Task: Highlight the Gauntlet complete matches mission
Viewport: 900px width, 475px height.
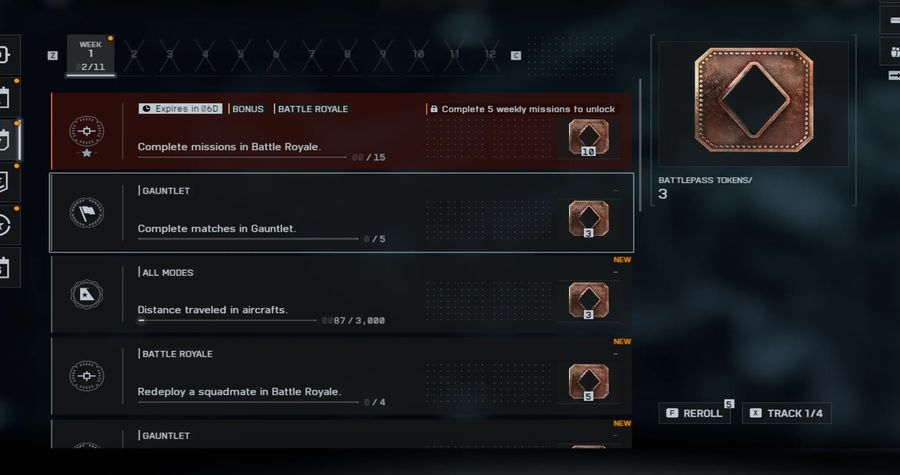Action: click(x=340, y=213)
